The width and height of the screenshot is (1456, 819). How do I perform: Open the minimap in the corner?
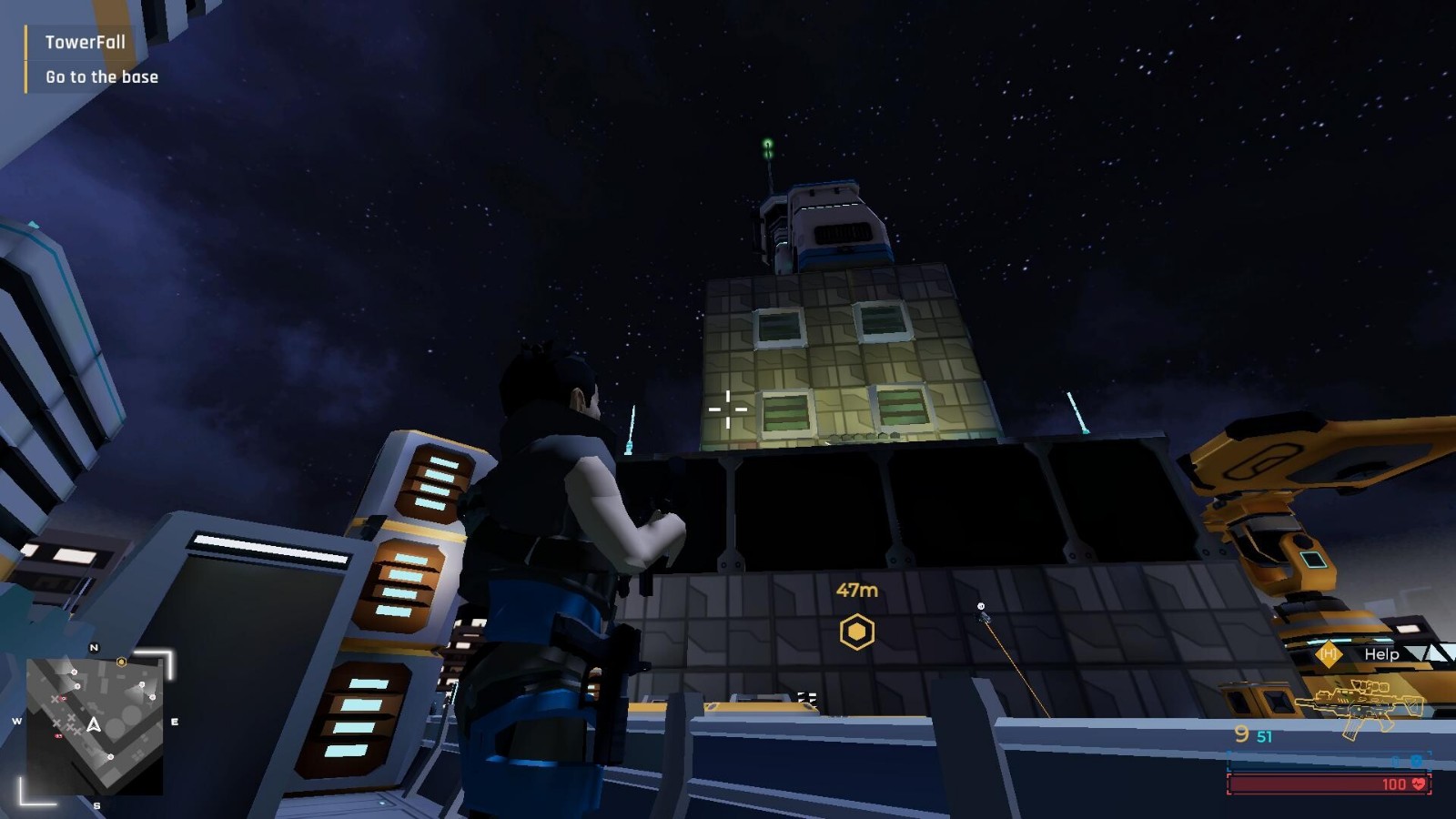95,725
